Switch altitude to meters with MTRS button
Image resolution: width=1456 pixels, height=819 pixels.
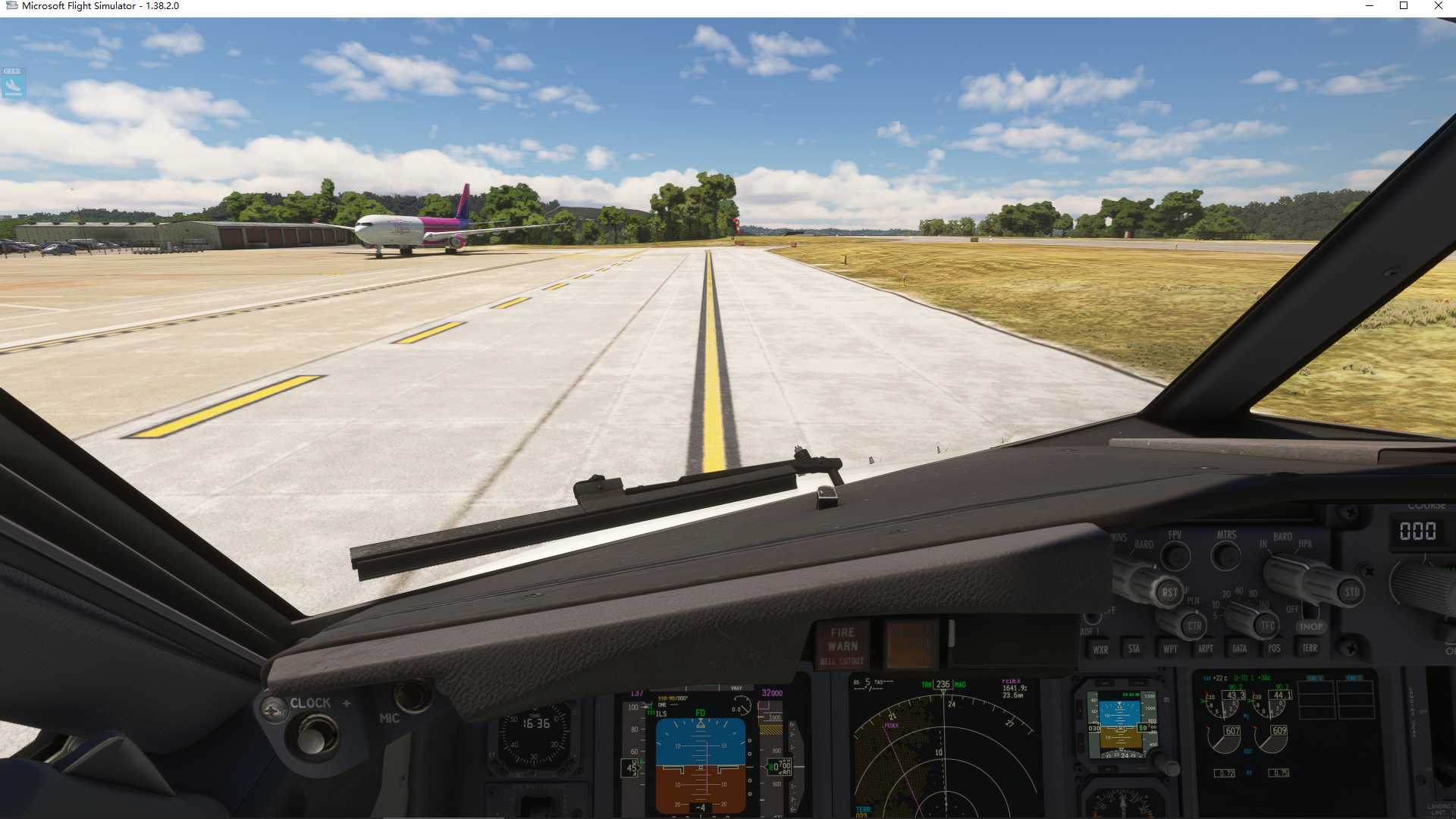pos(1225,556)
